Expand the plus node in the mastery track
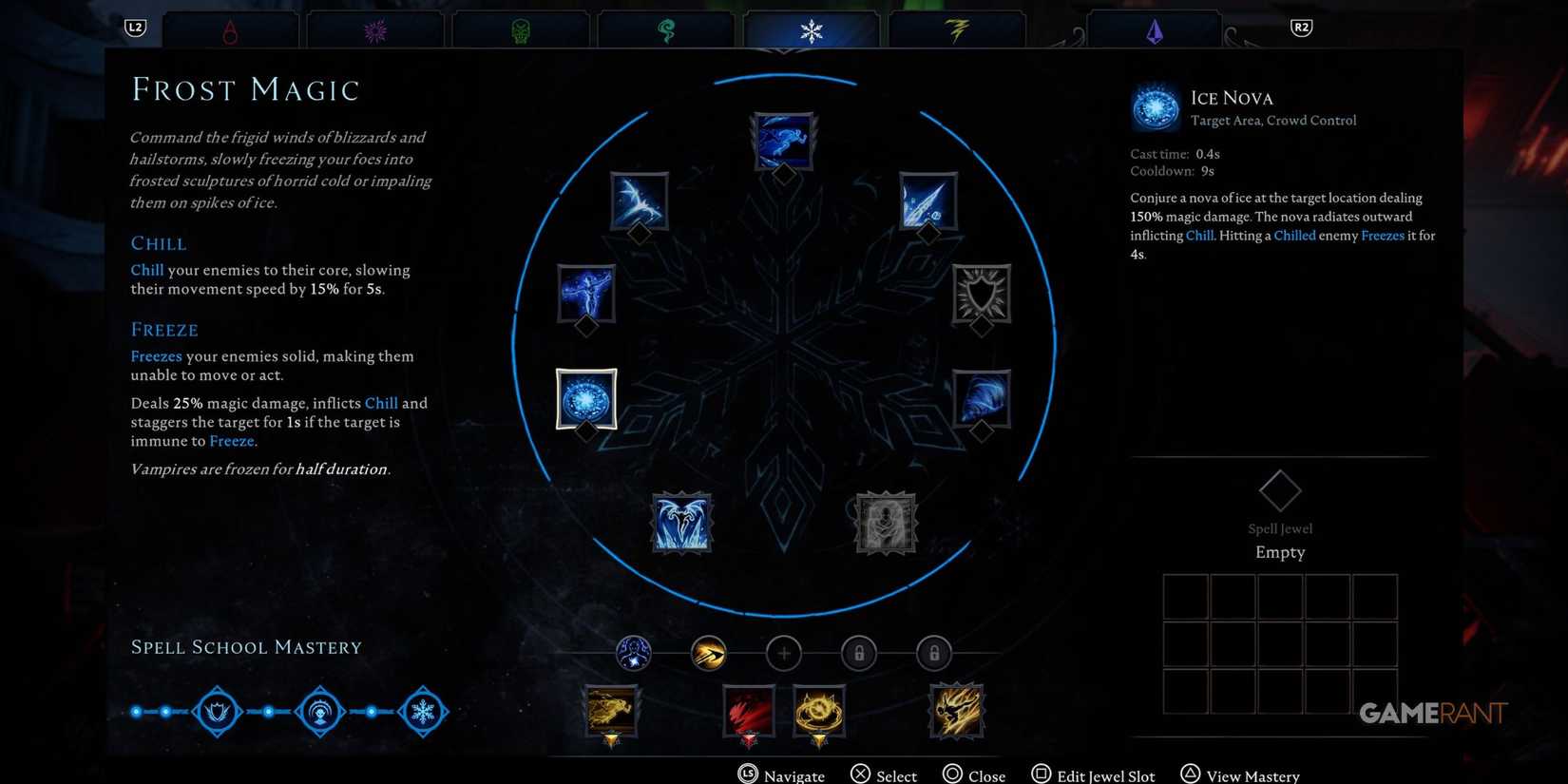 pos(783,653)
